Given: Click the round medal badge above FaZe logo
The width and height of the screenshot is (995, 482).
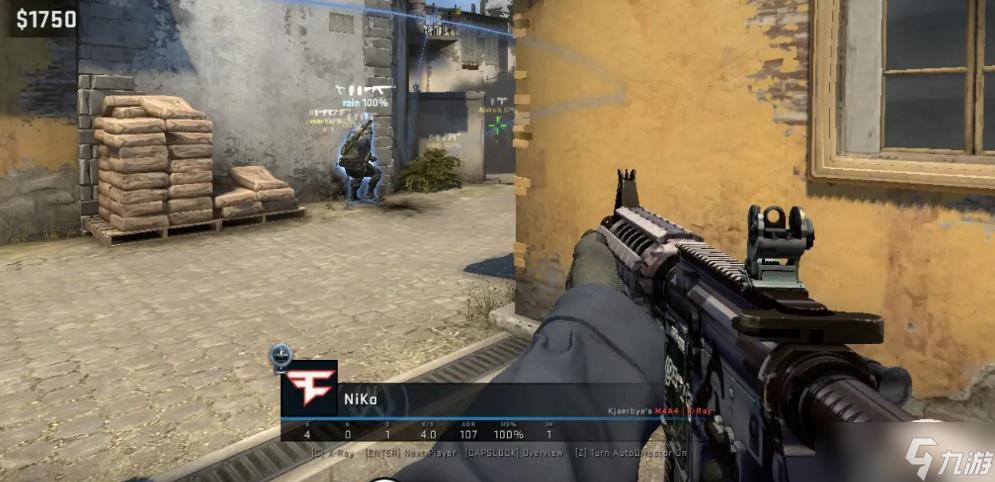Looking at the screenshot, I should tap(281, 353).
